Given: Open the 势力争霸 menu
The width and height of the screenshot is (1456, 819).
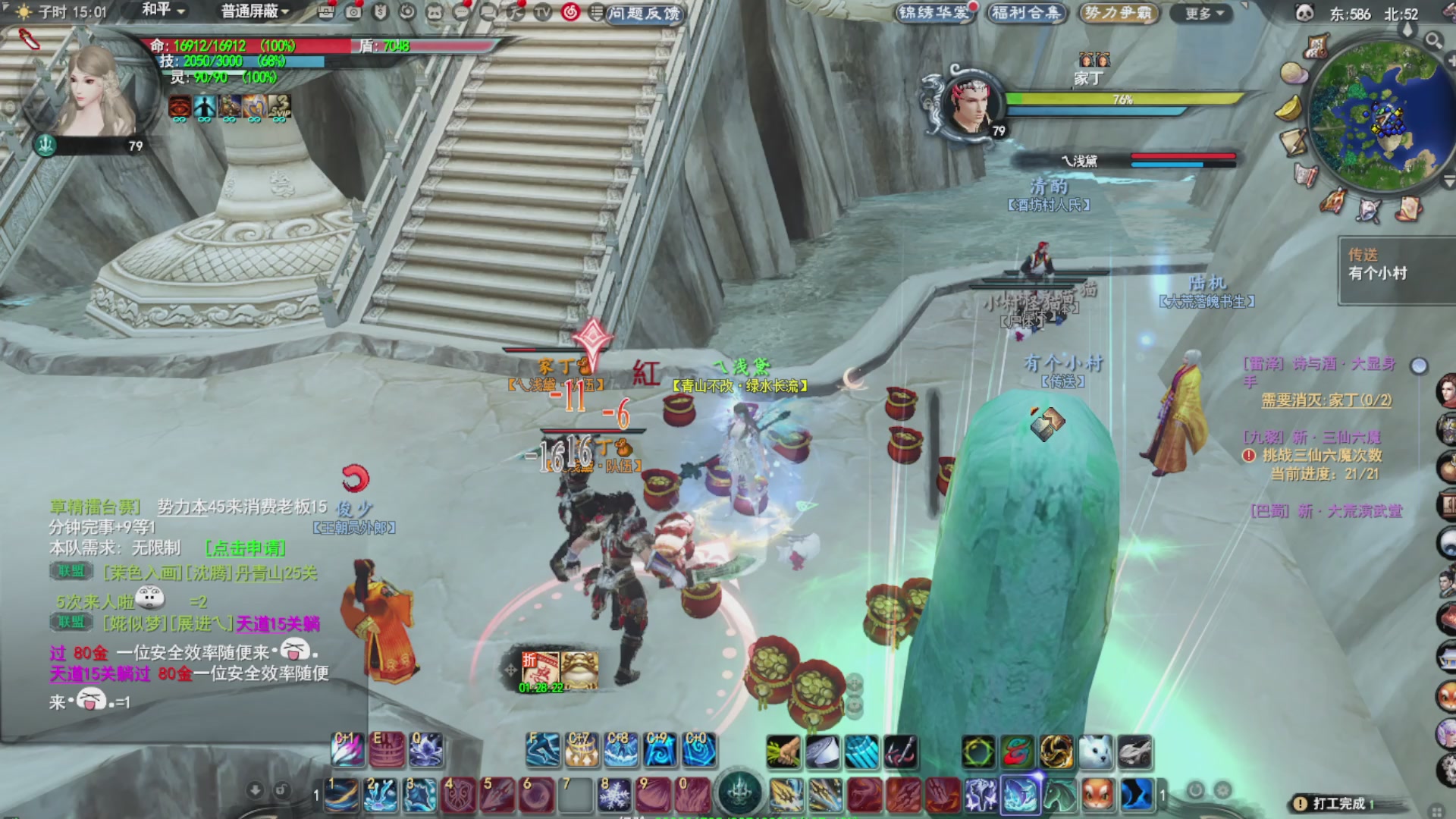Looking at the screenshot, I should (x=1118, y=13).
